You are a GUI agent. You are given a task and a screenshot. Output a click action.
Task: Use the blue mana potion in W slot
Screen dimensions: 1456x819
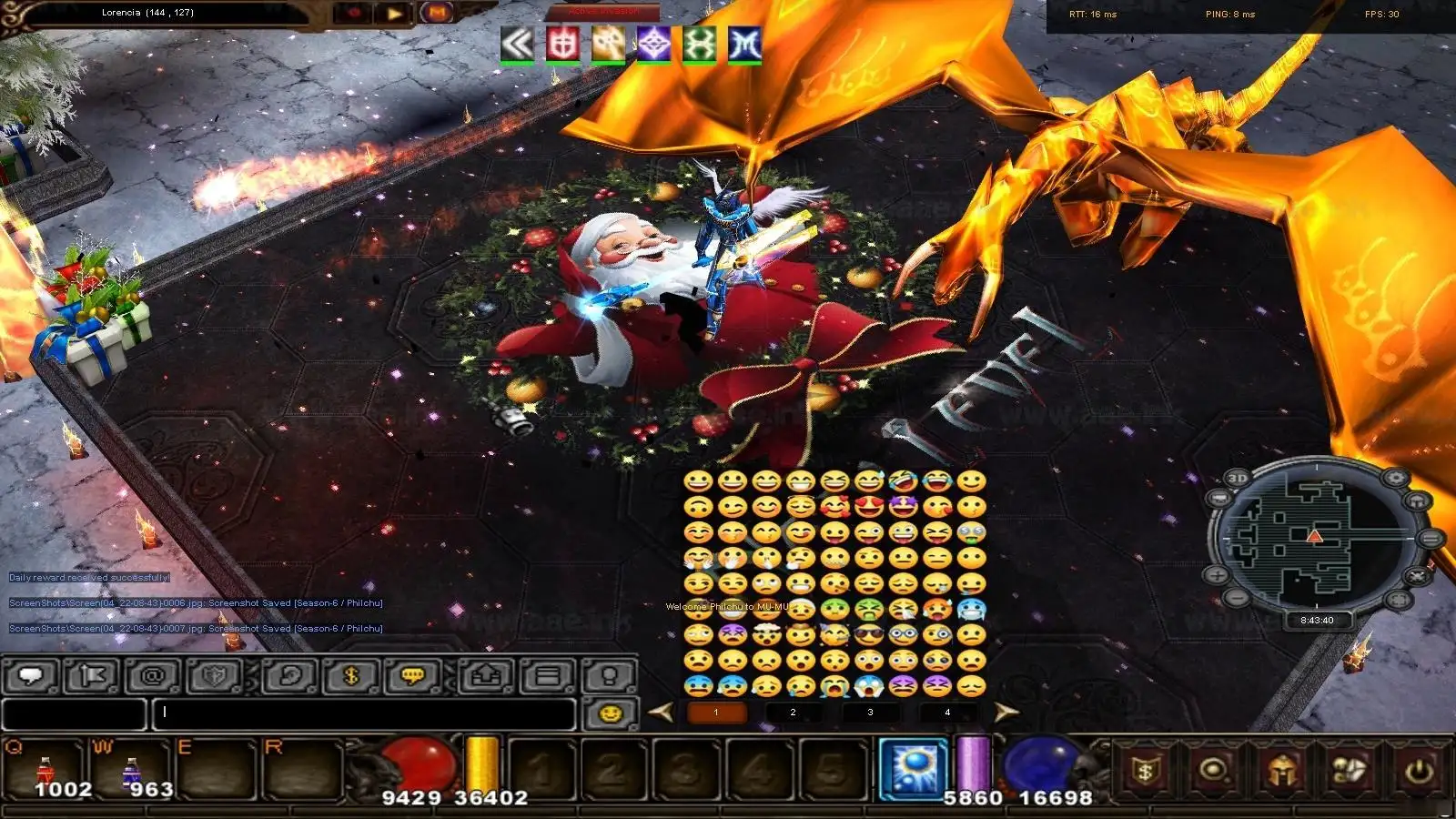[x=132, y=772]
